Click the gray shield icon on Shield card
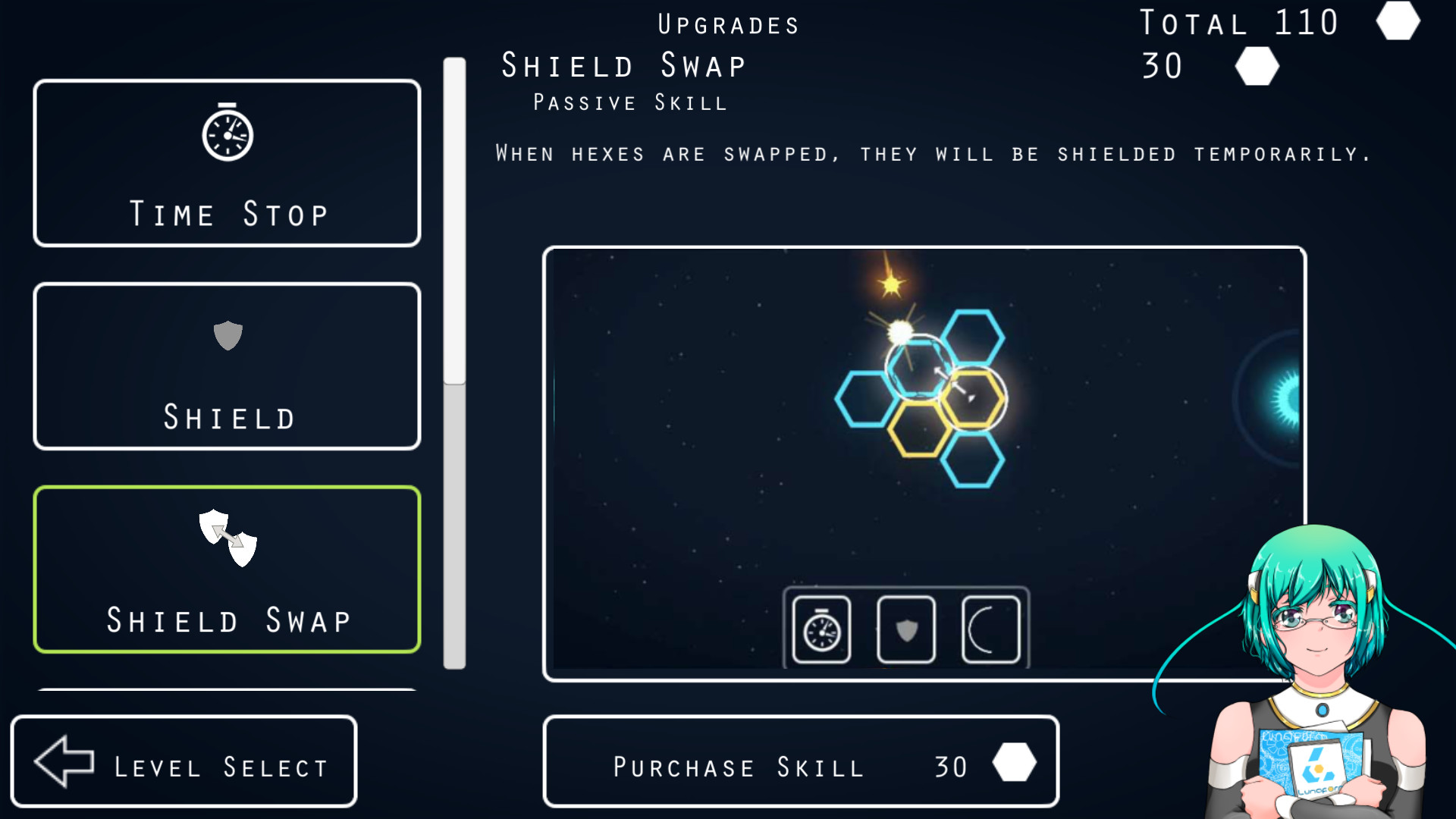1456x819 pixels. point(227,336)
